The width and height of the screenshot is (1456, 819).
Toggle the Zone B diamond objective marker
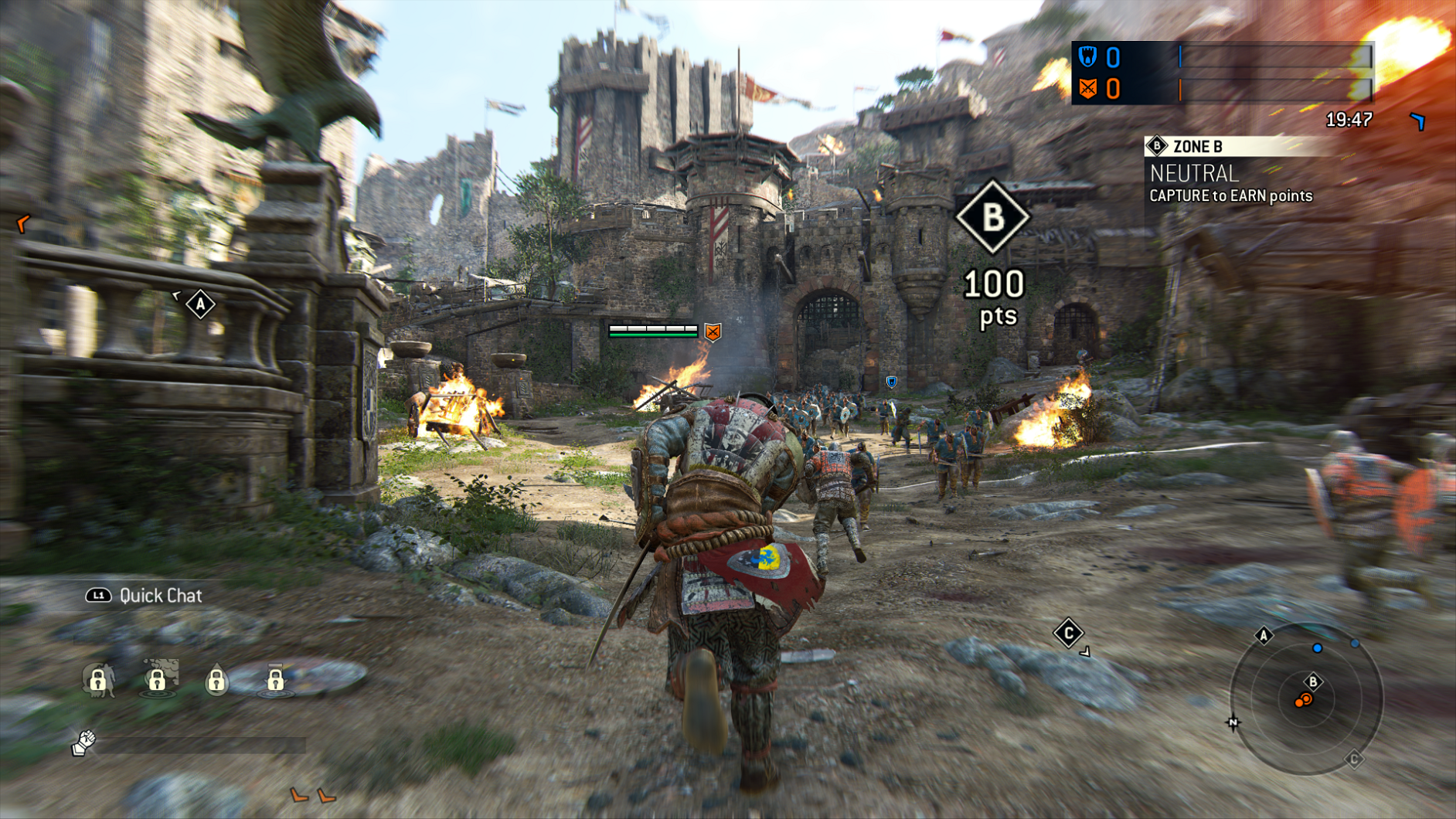click(992, 219)
